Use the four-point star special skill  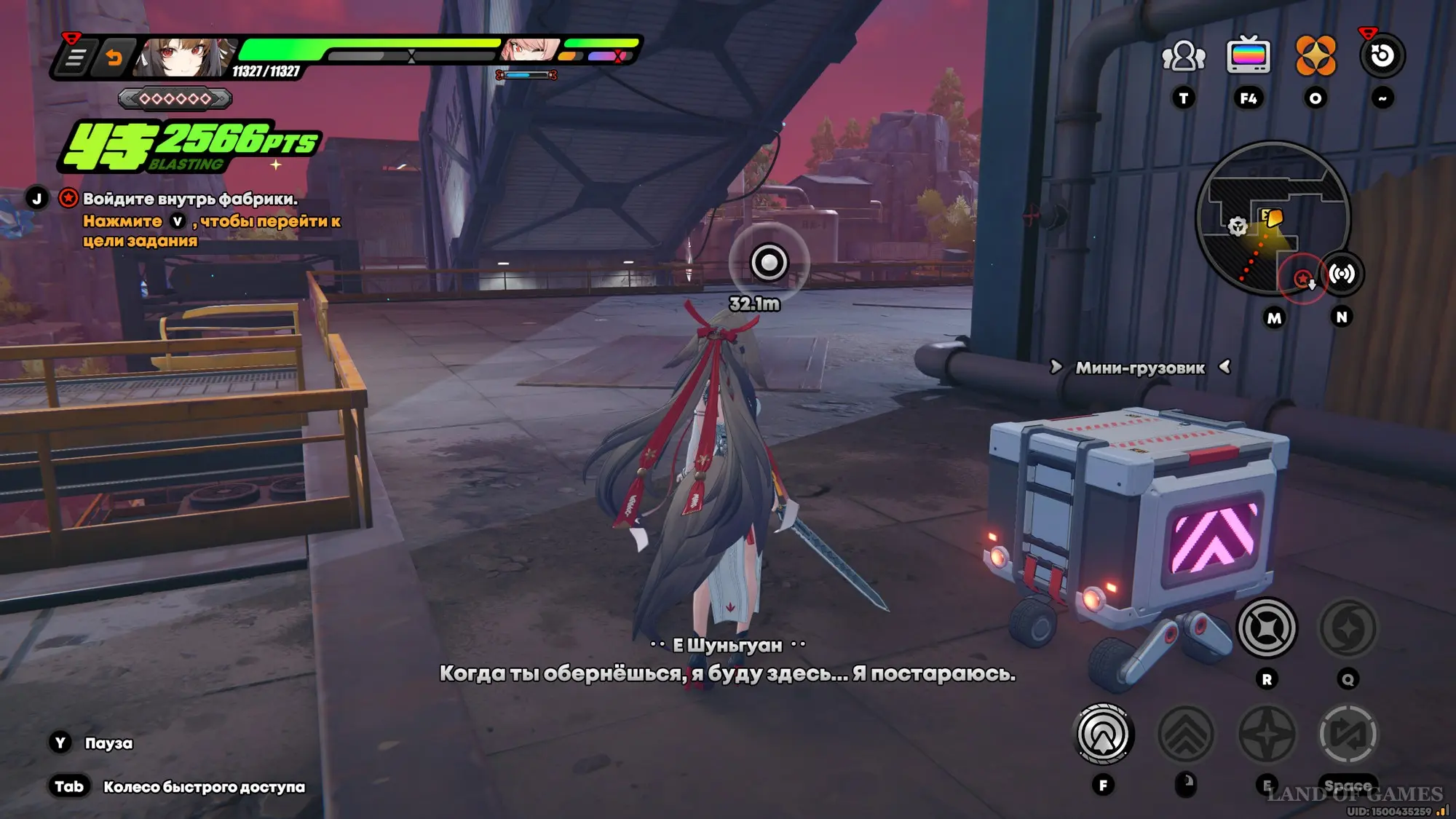click(x=1267, y=735)
